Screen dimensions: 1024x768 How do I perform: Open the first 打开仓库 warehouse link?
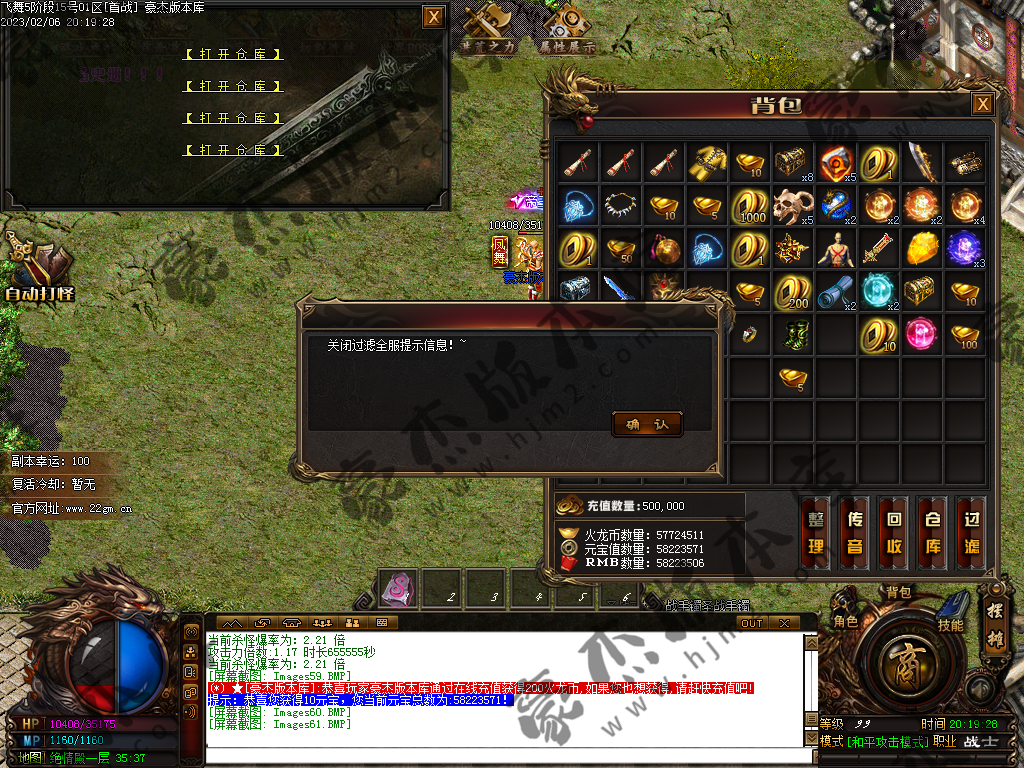click(234, 54)
